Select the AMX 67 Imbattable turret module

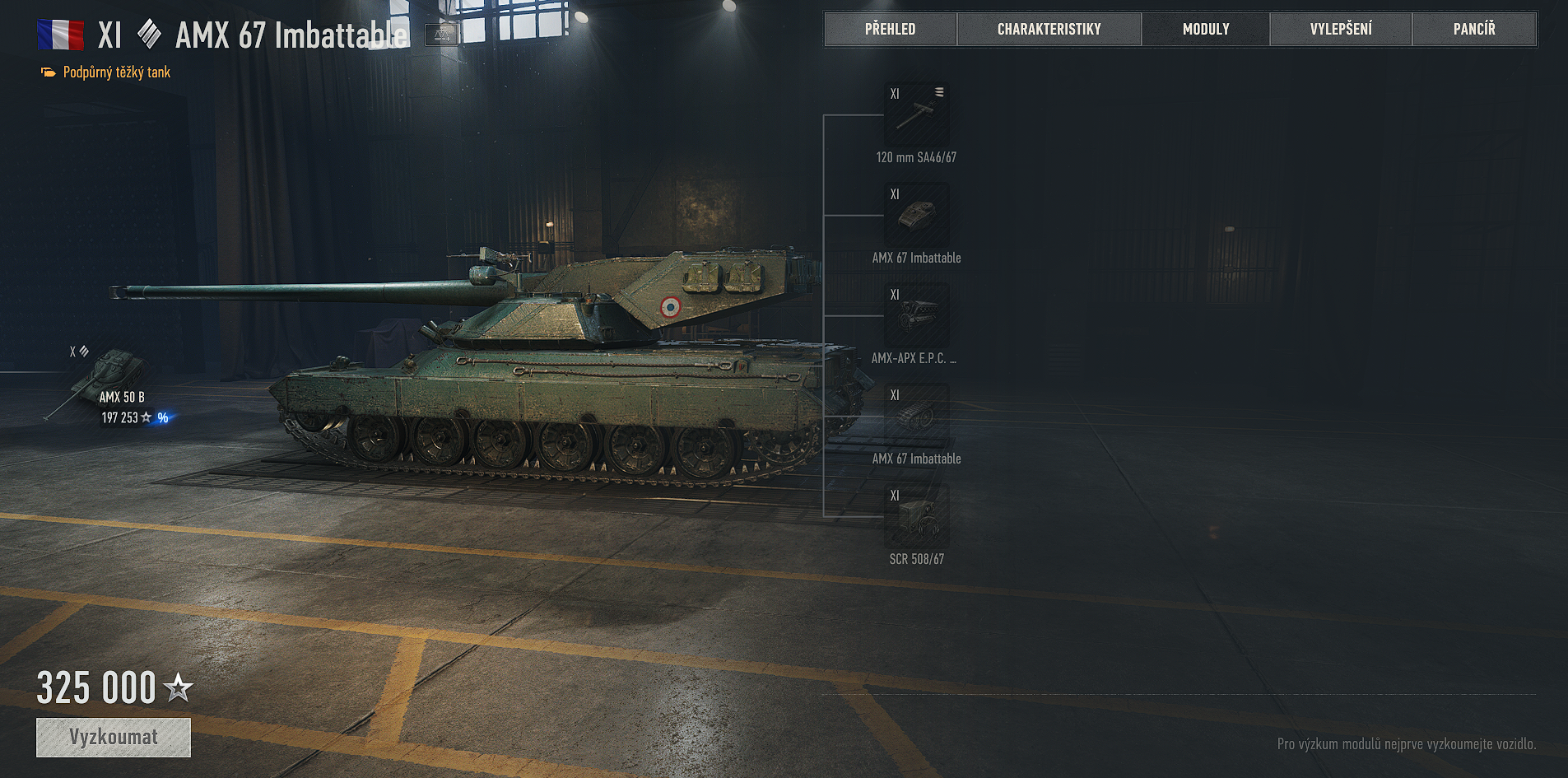click(x=916, y=216)
